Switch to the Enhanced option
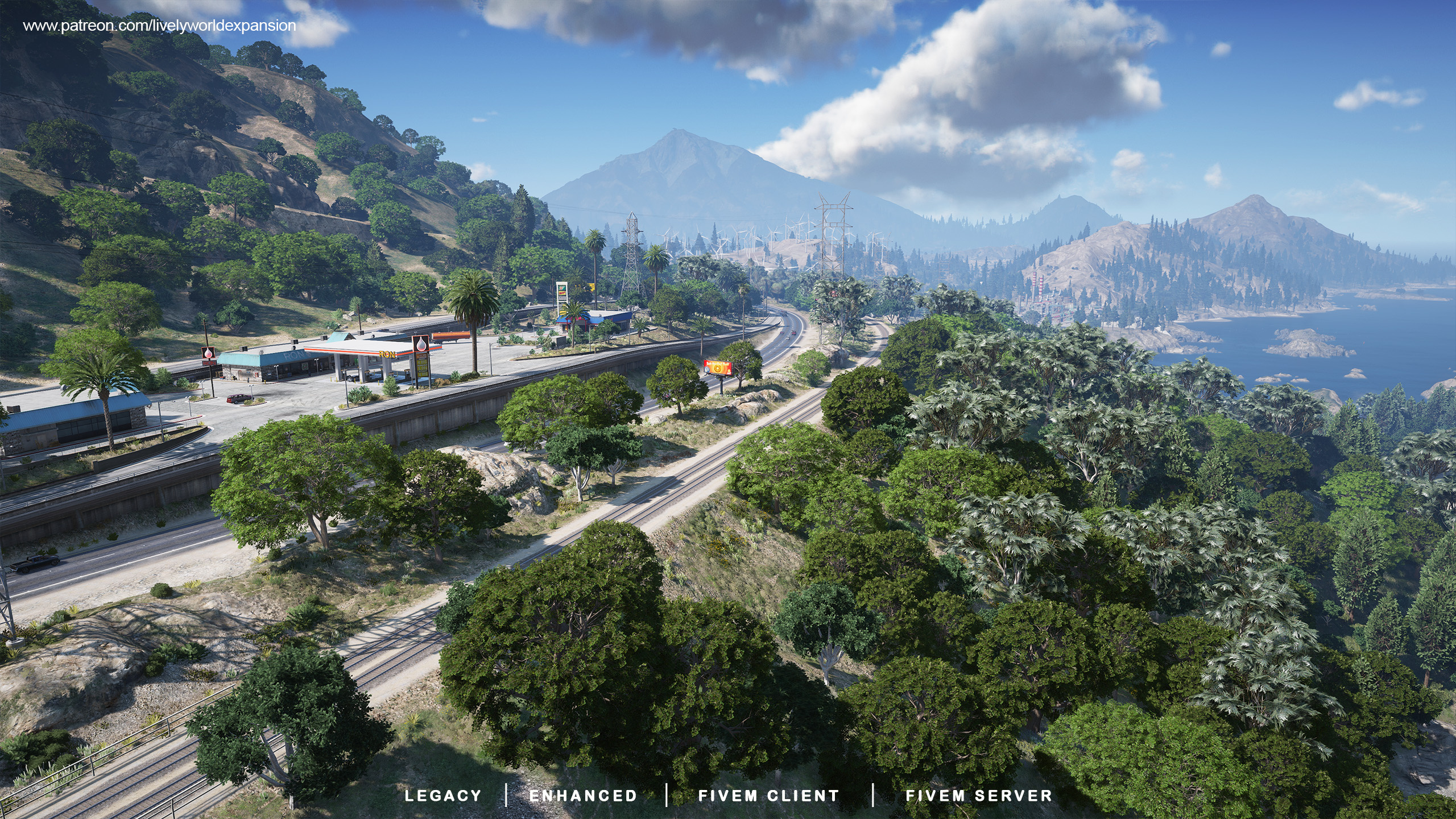1456x819 pixels. point(583,796)
